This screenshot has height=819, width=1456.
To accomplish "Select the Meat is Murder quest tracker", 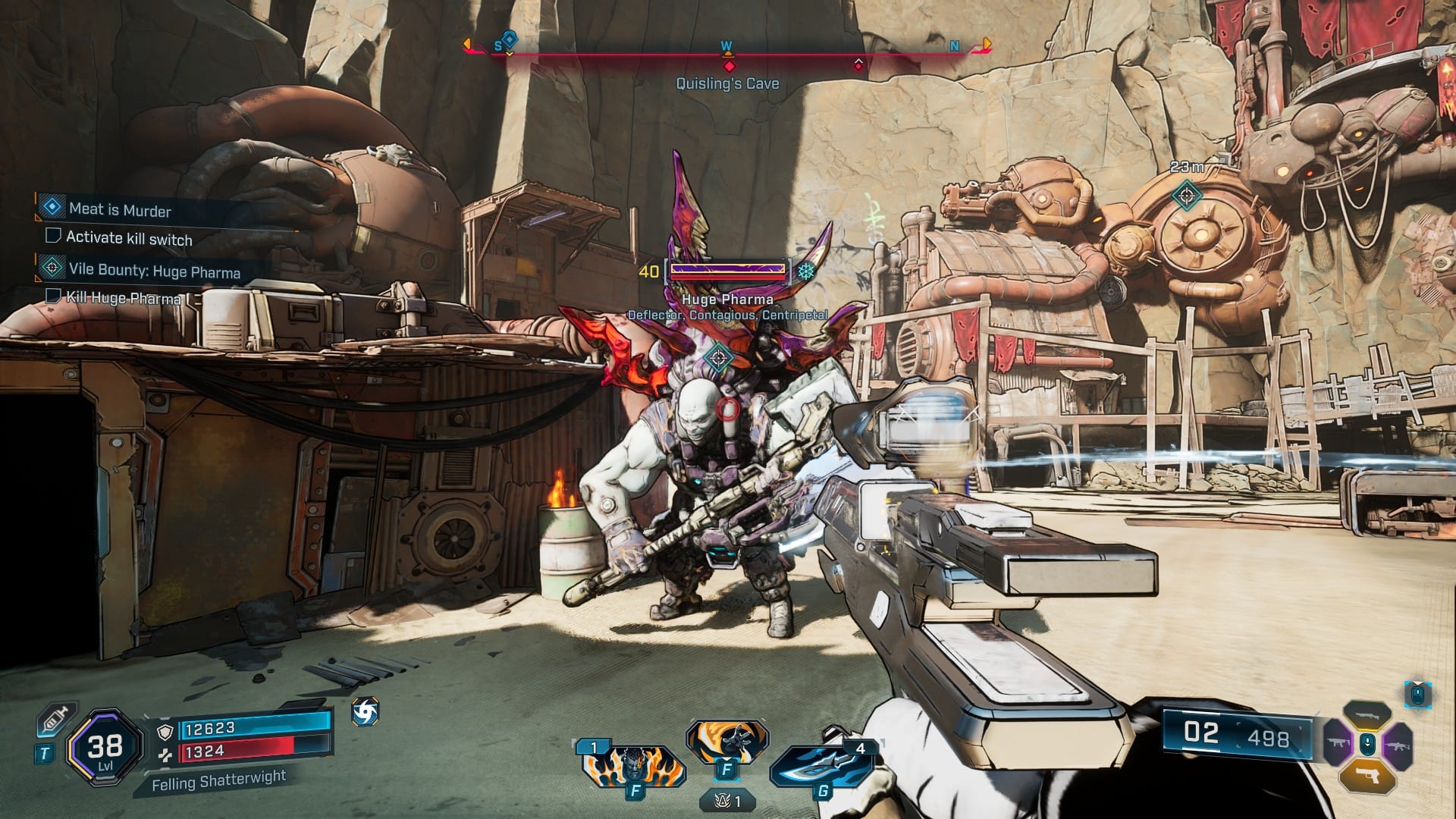I will tap(120, 209).
